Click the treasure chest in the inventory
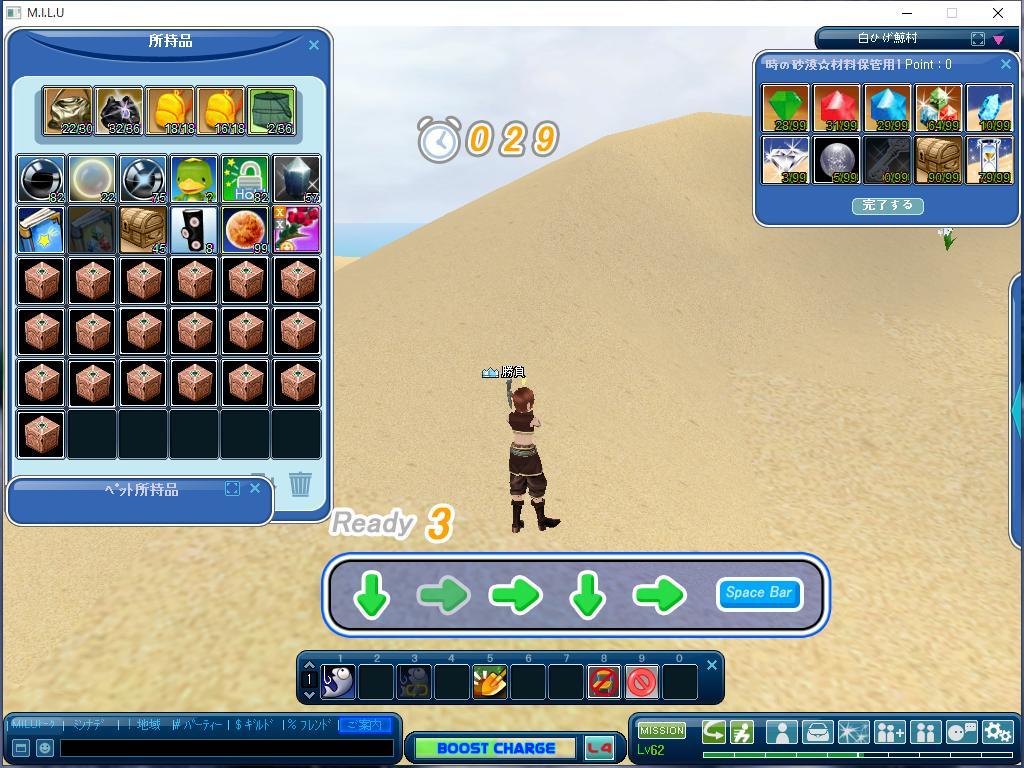This screenshot has width=1024, height=768. click(x=143, y=230)
